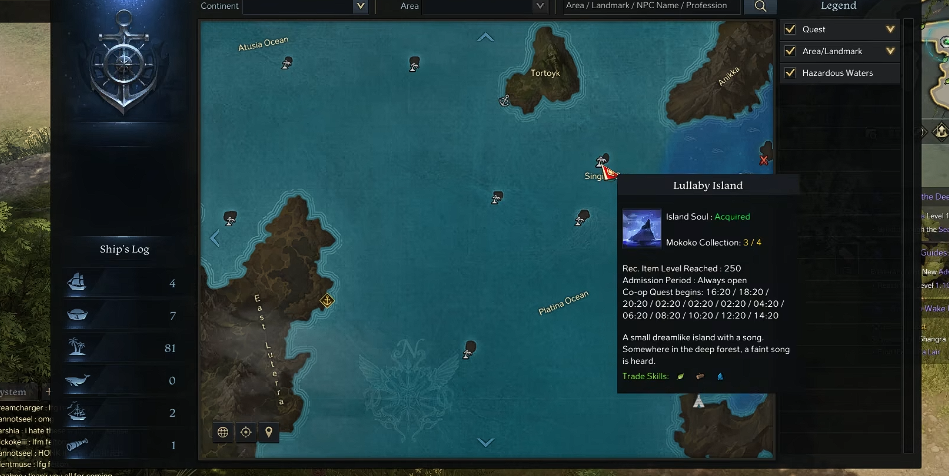Uncheck the Hazardous Waters filter

(x=791, y=73)
